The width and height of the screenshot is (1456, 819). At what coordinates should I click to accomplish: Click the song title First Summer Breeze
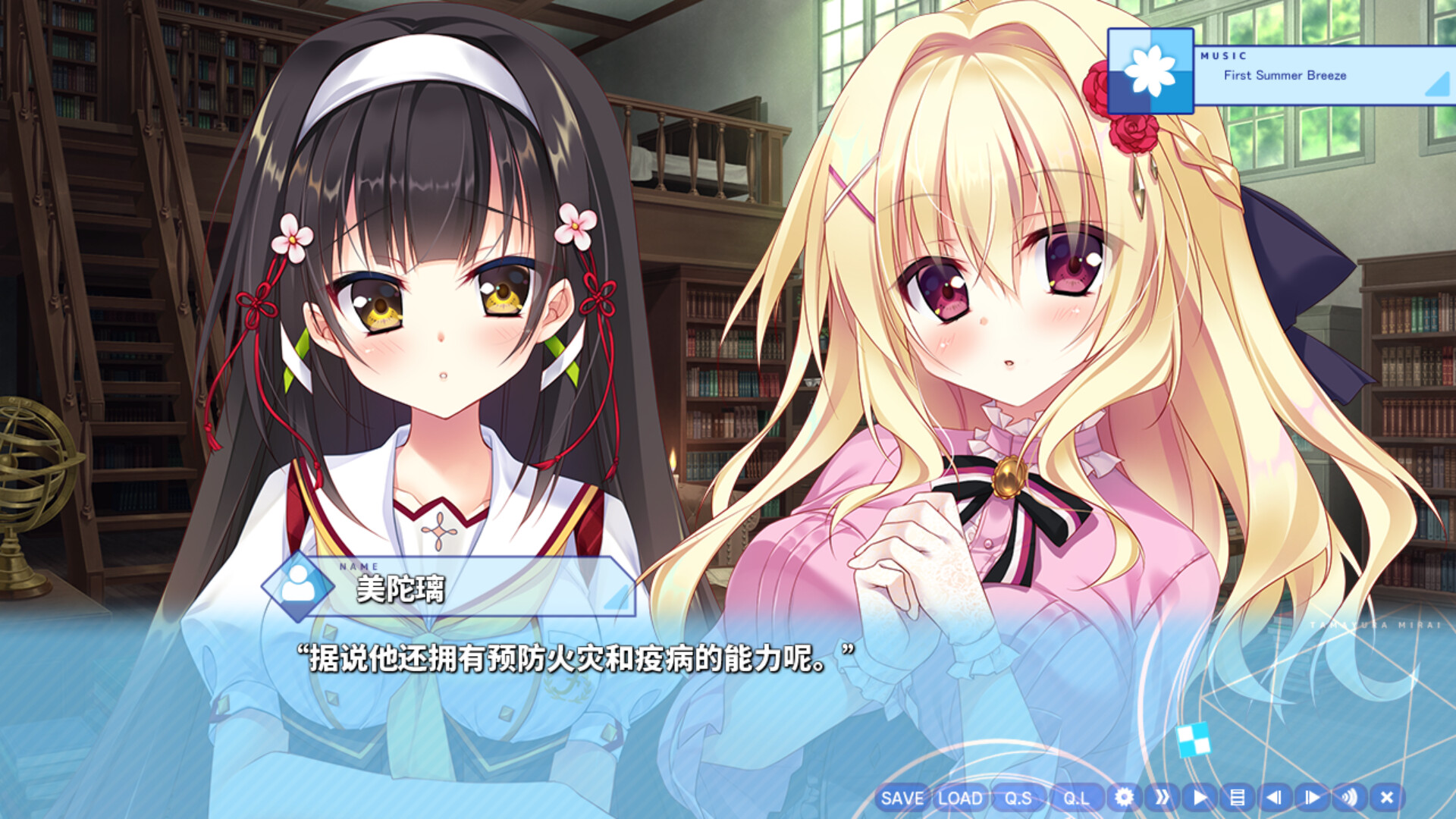click(1285, 76)
